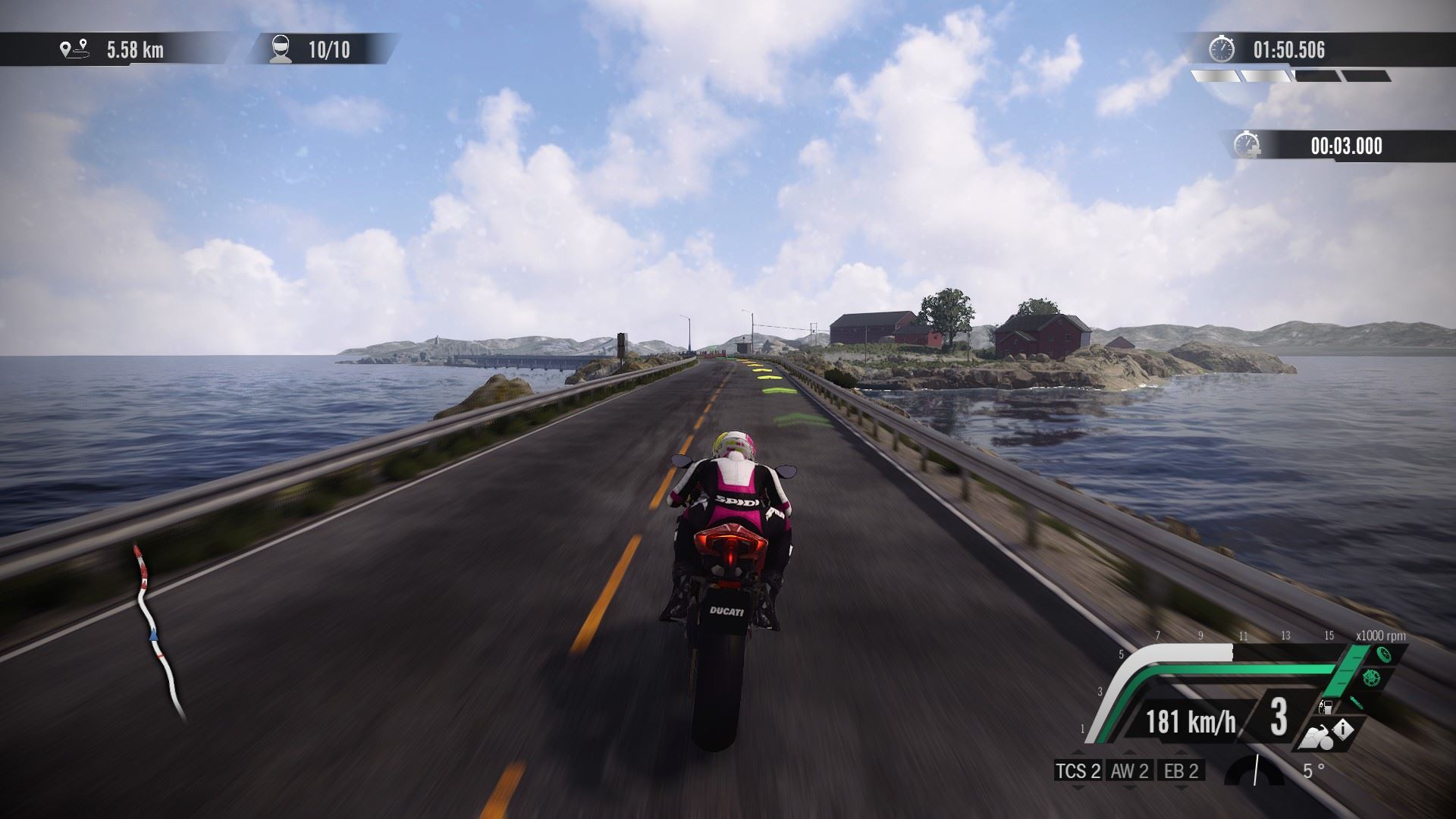Viewport: 1456px width, 819px height.
Task: Click the fuel pump icon
Action: pyautogui.click(x=1326, y=707)
